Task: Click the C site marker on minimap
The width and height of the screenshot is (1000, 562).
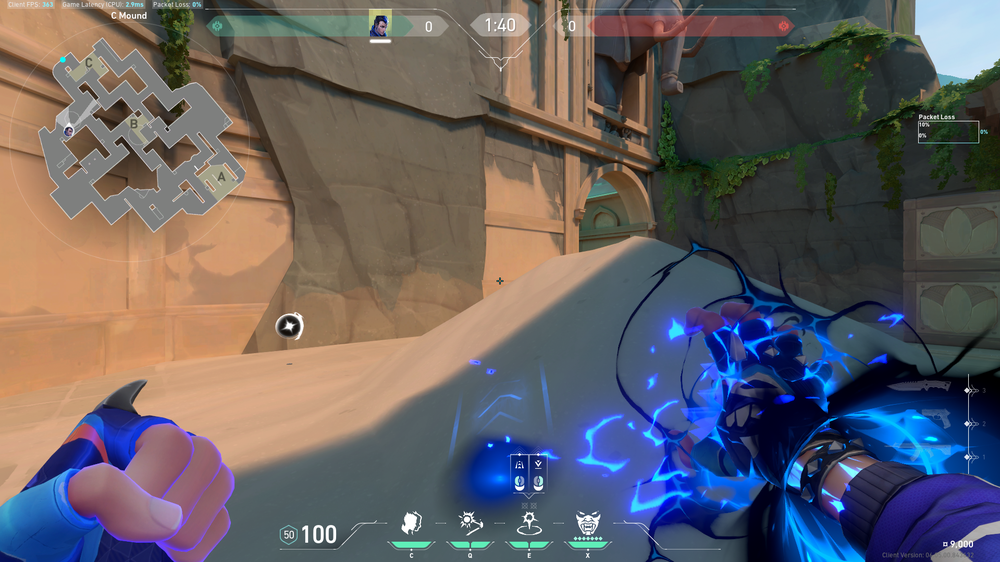Action: pos(90,63)
